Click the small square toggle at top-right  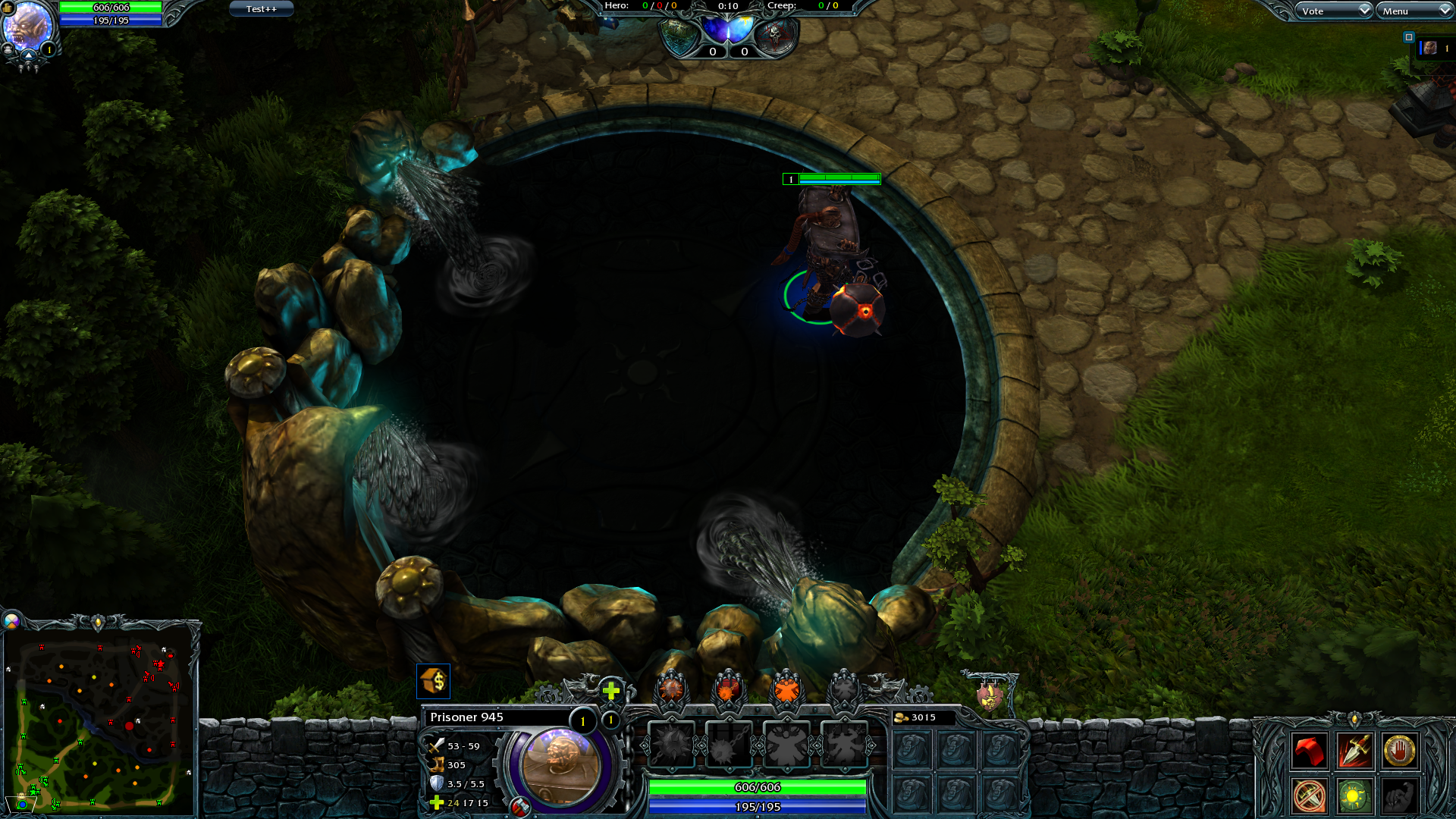click(x=1409, y=37)
